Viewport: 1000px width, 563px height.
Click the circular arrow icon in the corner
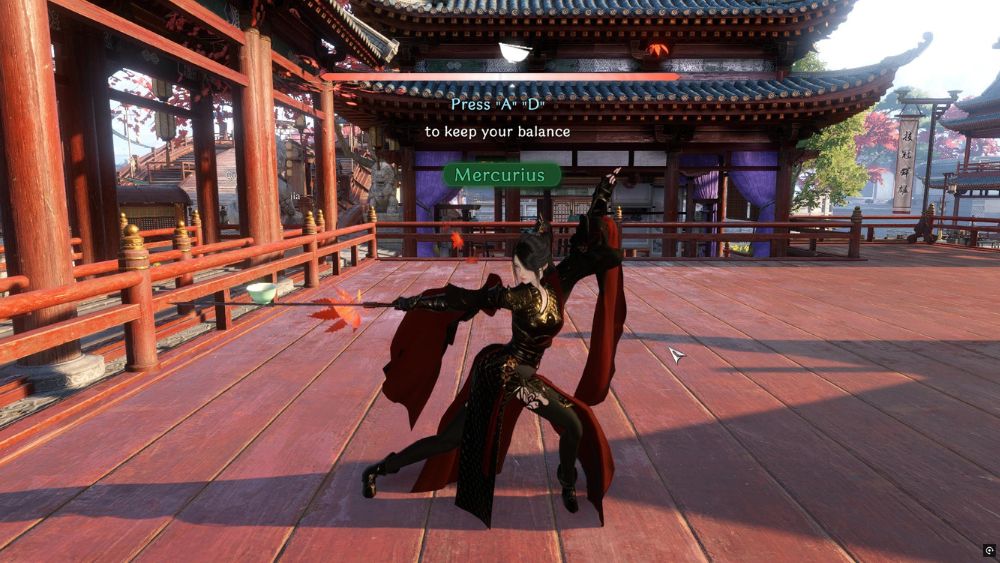click(989, 550)
